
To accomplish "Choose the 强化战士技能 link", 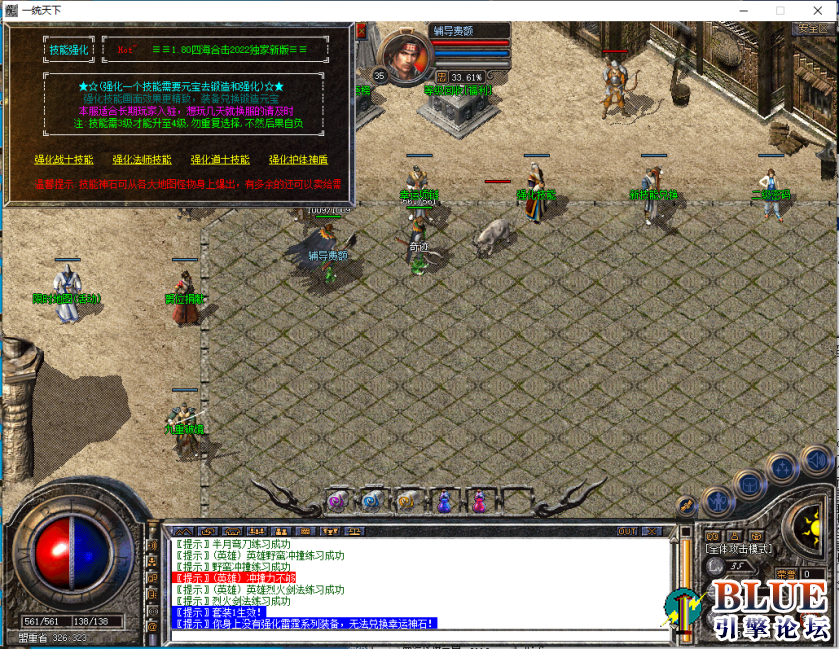I will [x=63, y=160].
